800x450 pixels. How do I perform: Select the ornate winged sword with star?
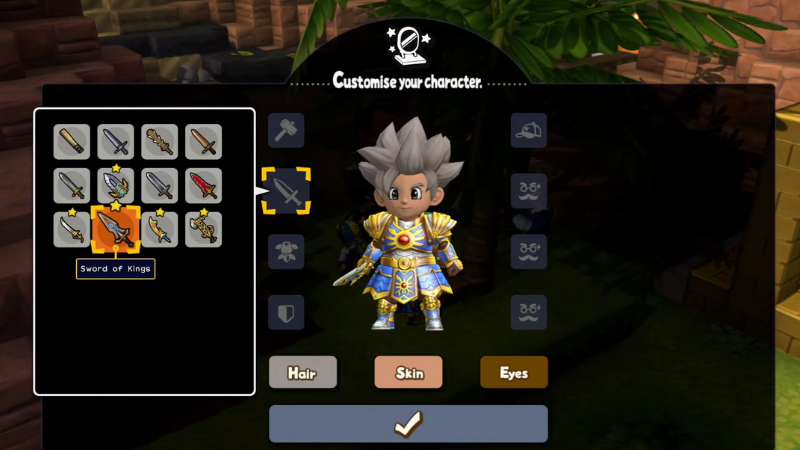point(116,186)
